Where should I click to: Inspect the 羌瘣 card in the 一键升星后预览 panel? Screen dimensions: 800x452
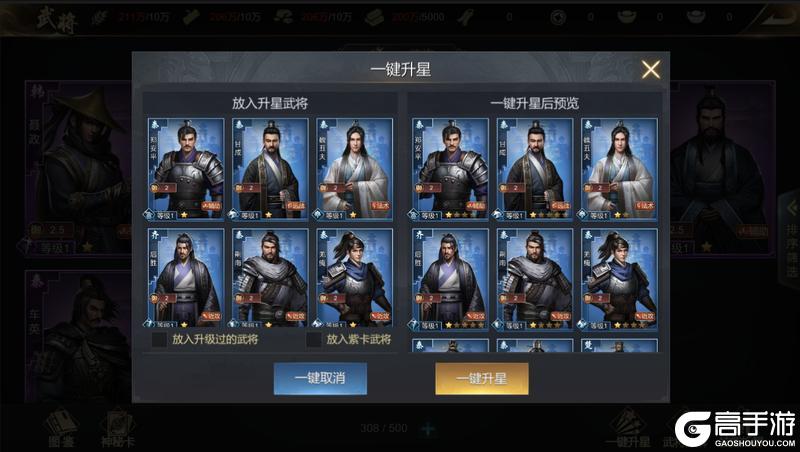619,279
